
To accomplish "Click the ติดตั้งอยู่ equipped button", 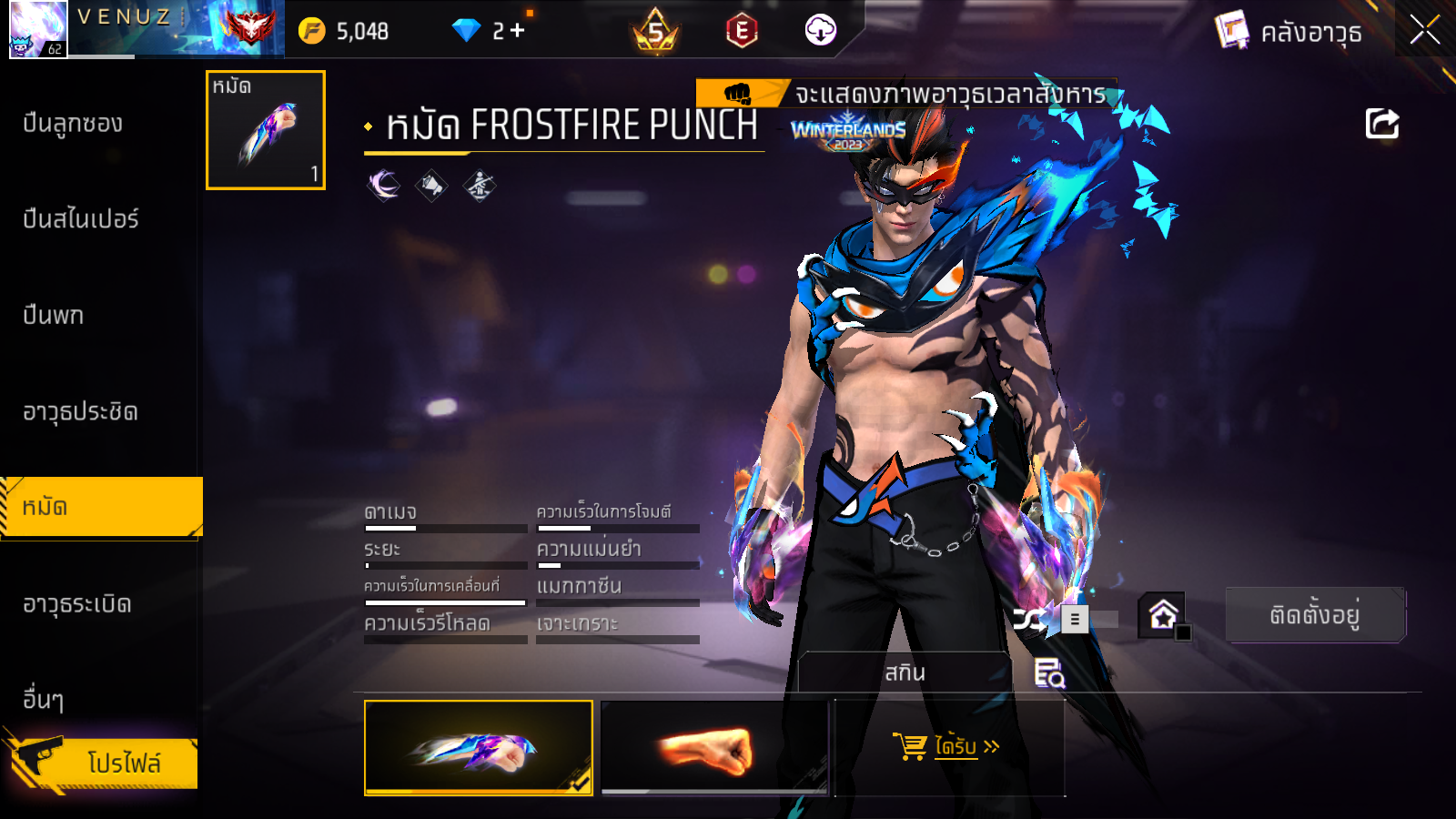I will click(1314, 615).
